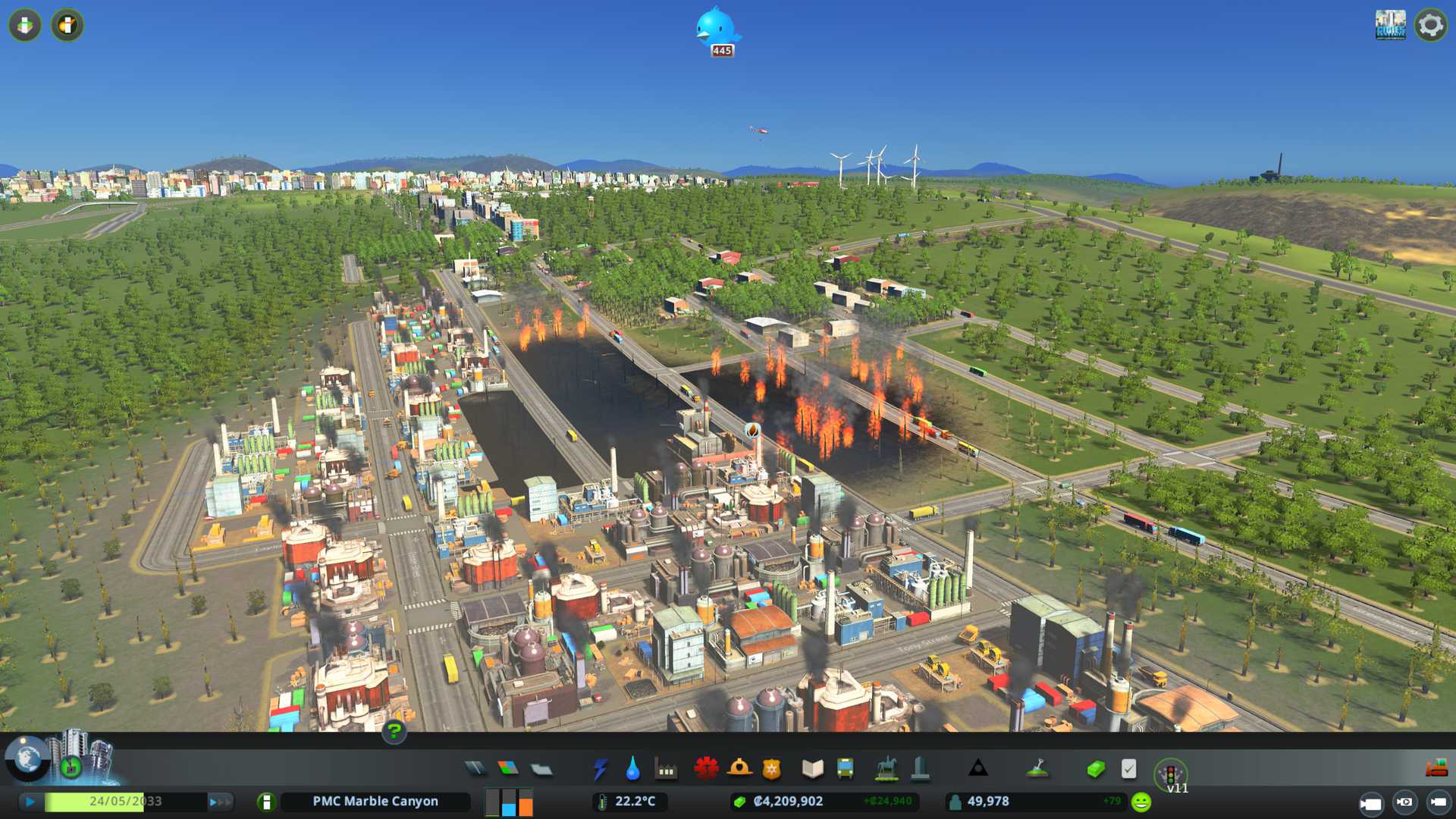Viewport: 1456px width, 819px height.
Task: Open the Fire Department menu
Action: 739,769
